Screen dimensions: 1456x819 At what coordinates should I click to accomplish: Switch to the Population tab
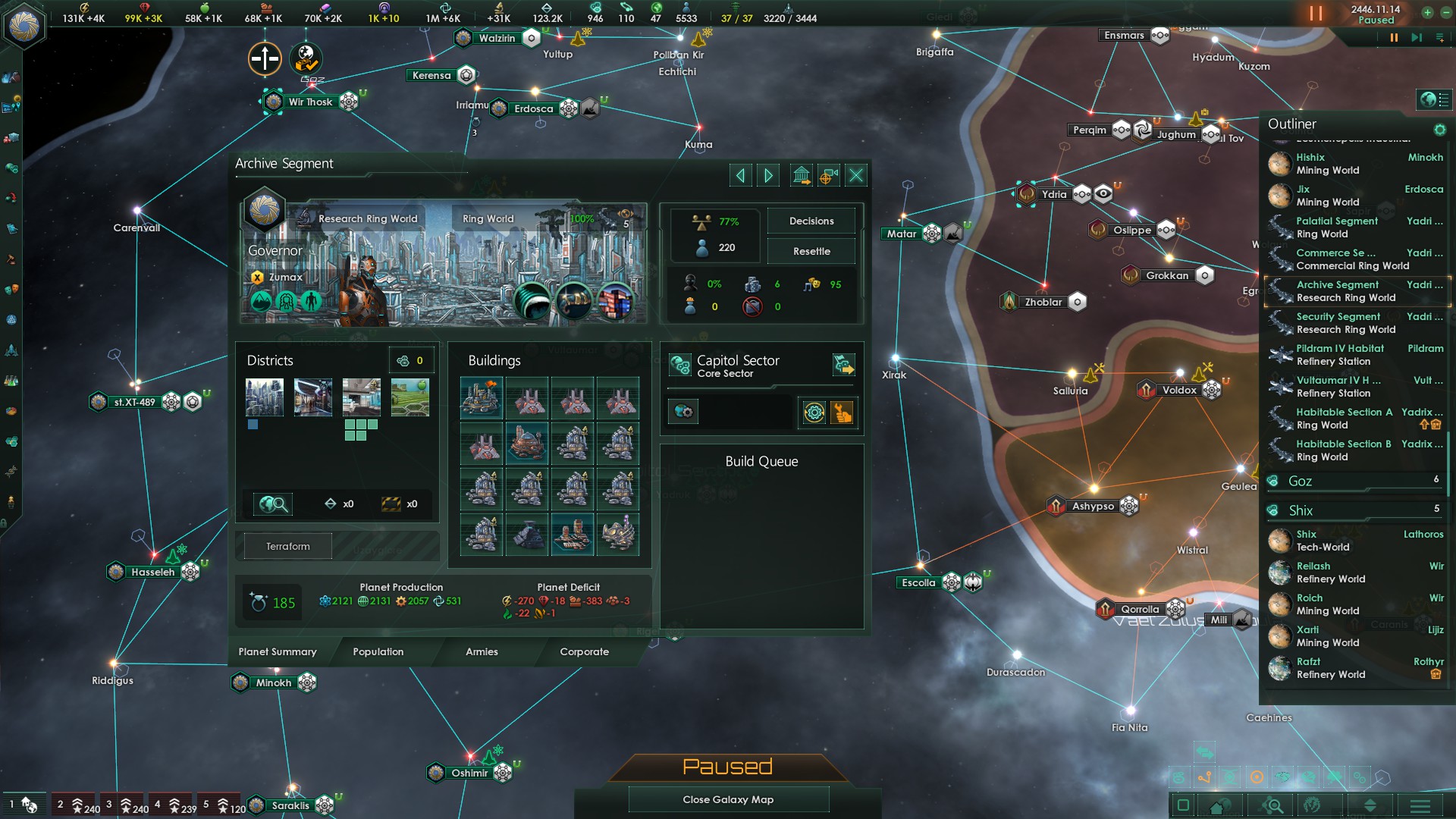click(x=377, y=652)
